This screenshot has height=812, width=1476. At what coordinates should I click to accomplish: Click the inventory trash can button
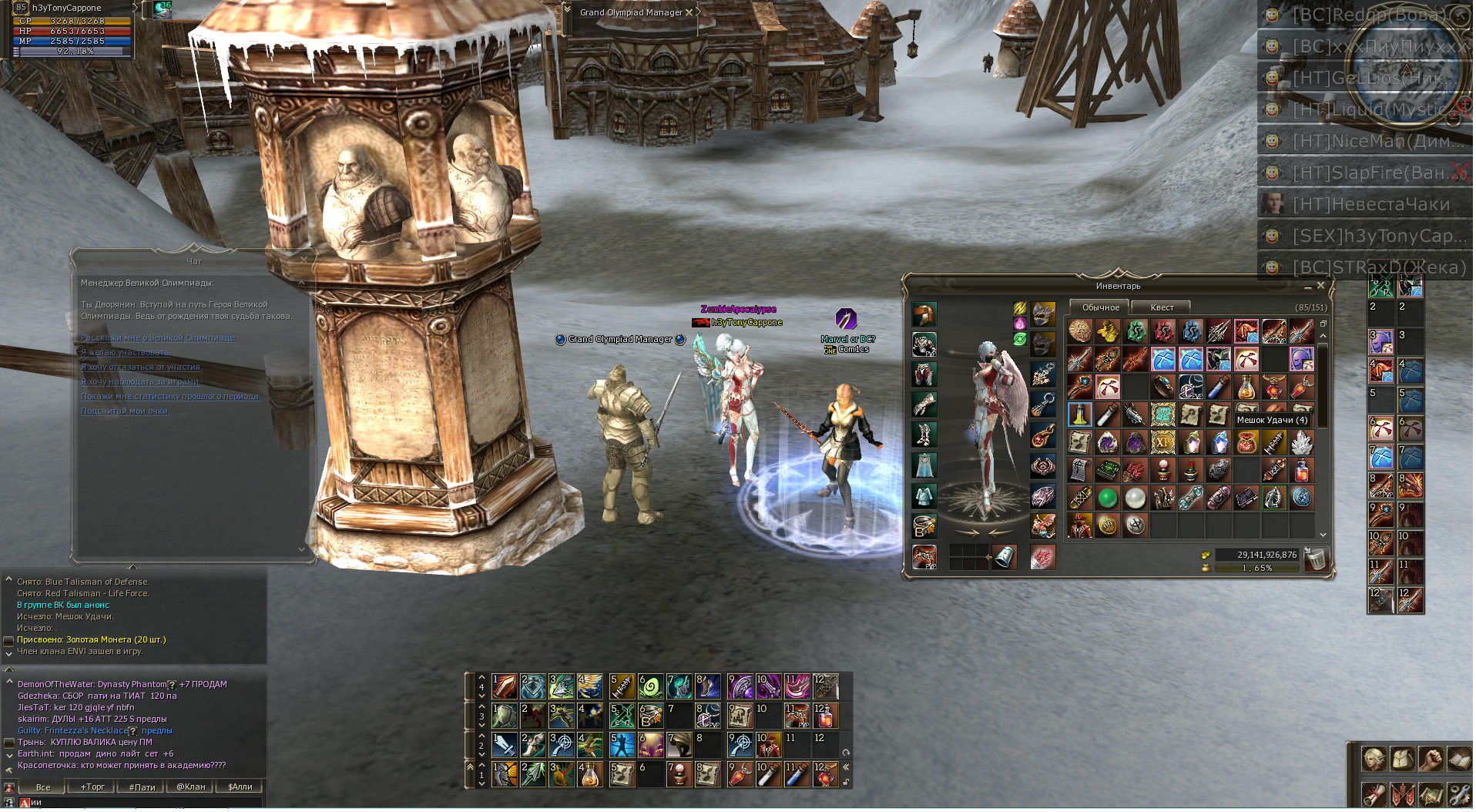point(1316,559)
